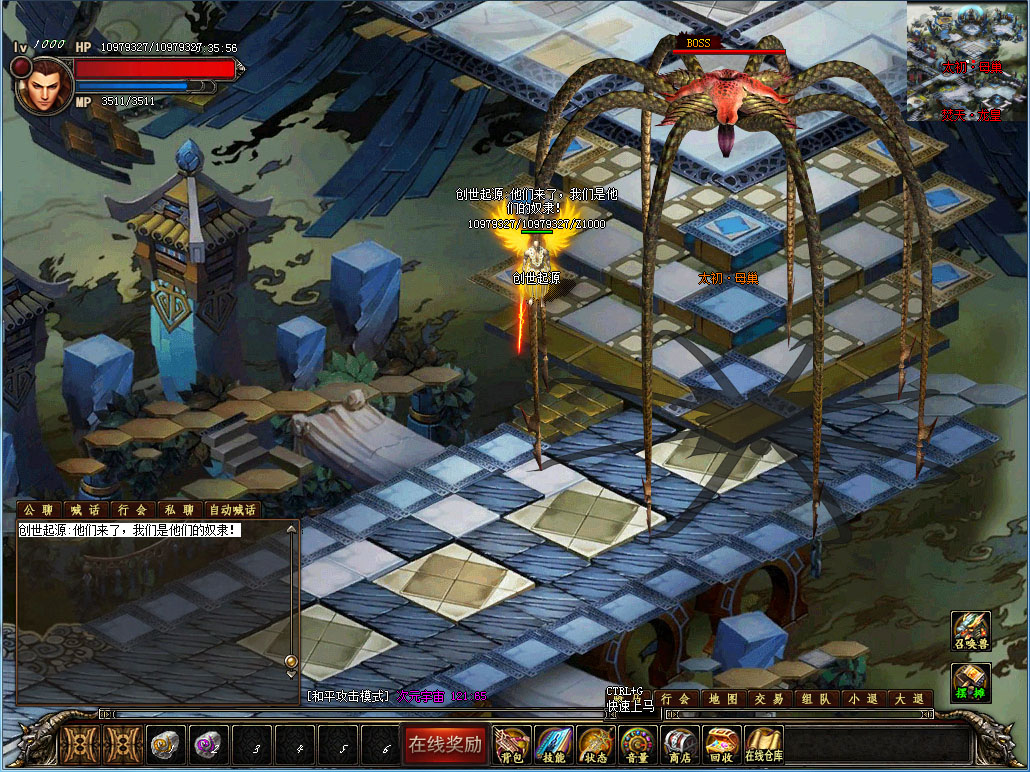Click the 召唤兽 summon beast icon
The image size is (1030, 772).
click(970, 630)
